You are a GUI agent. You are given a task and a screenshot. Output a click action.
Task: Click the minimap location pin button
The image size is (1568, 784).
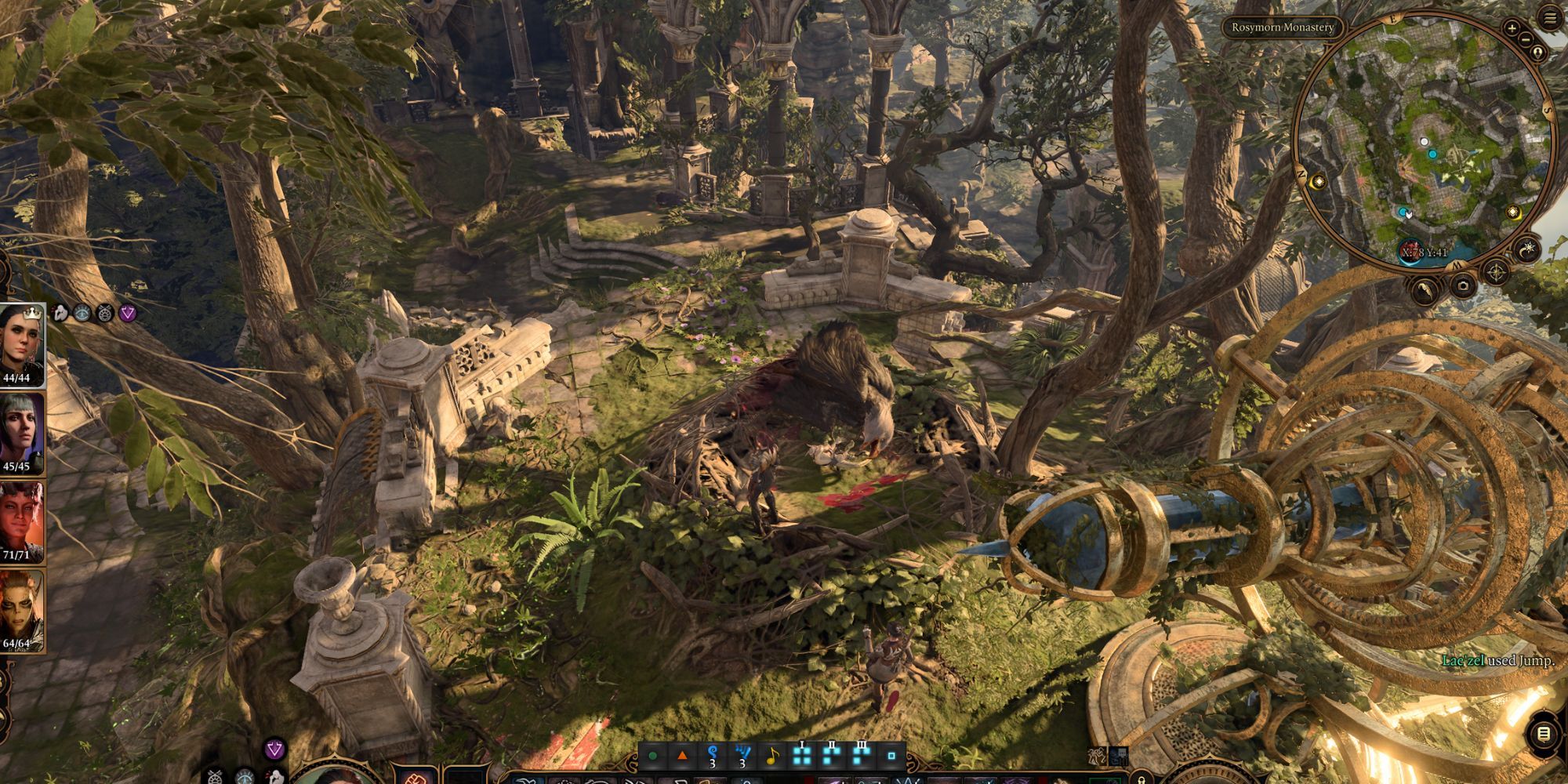point(1537,53)
